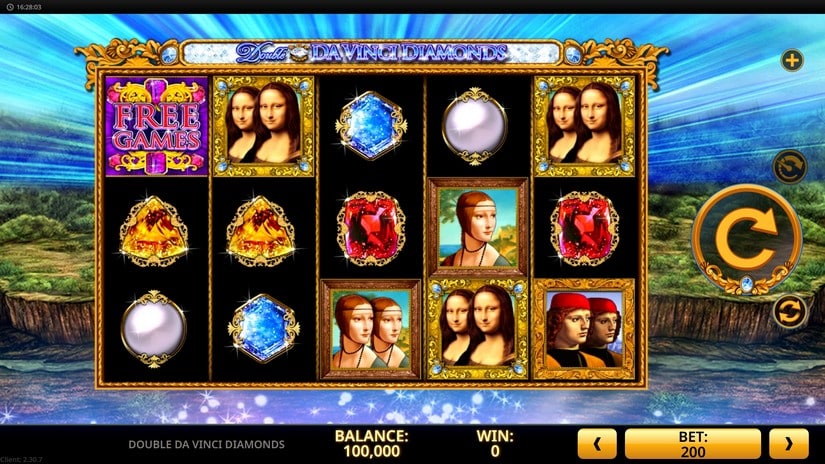Click the BET 200 amount button
This screenshot has width=825, height=464.
tap(693, 443)
